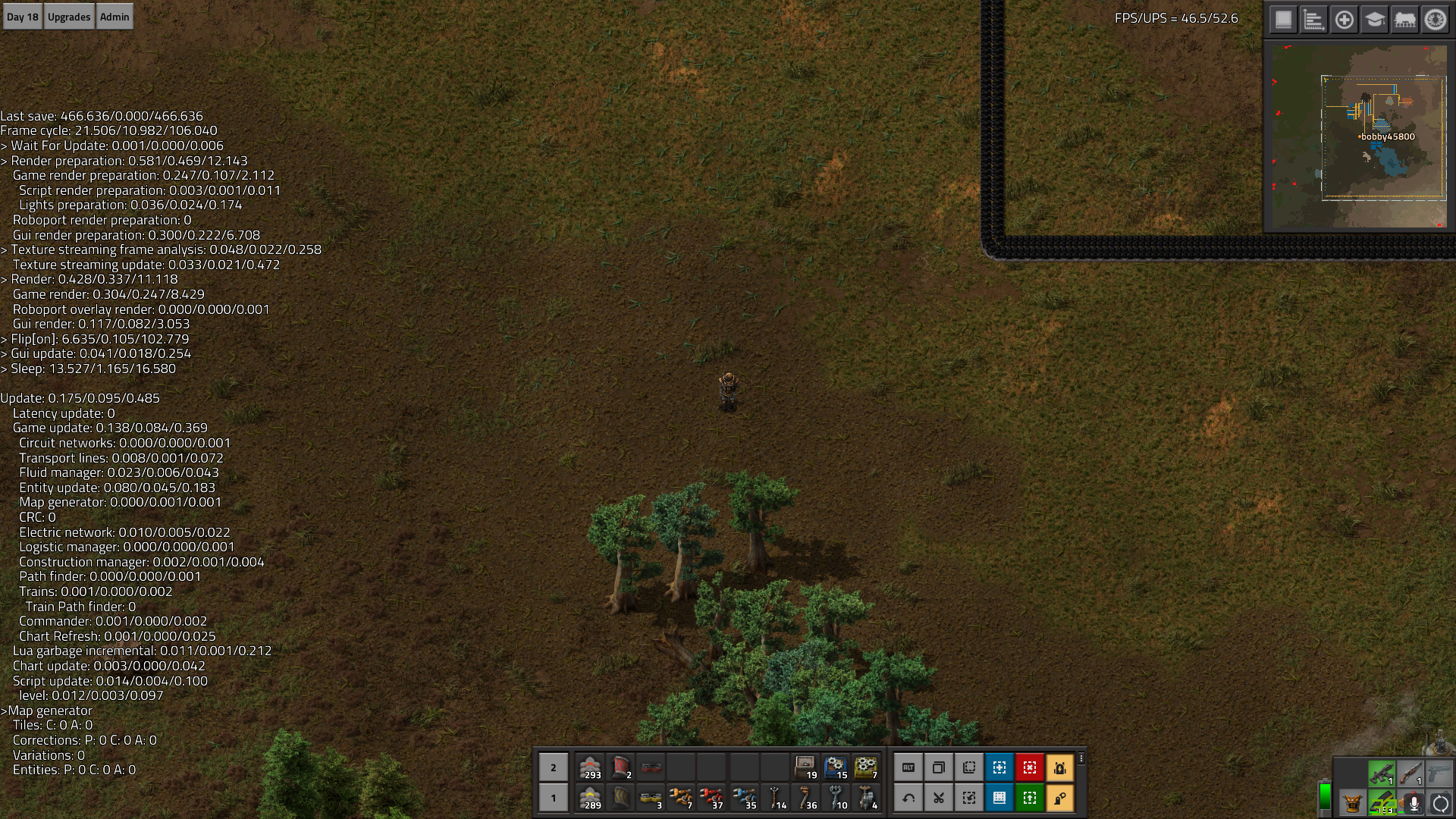Click the minimap showing bobby45800
Image resolution: width=1456 pixels, height=819 pixels.
(x=1357, y=136)
